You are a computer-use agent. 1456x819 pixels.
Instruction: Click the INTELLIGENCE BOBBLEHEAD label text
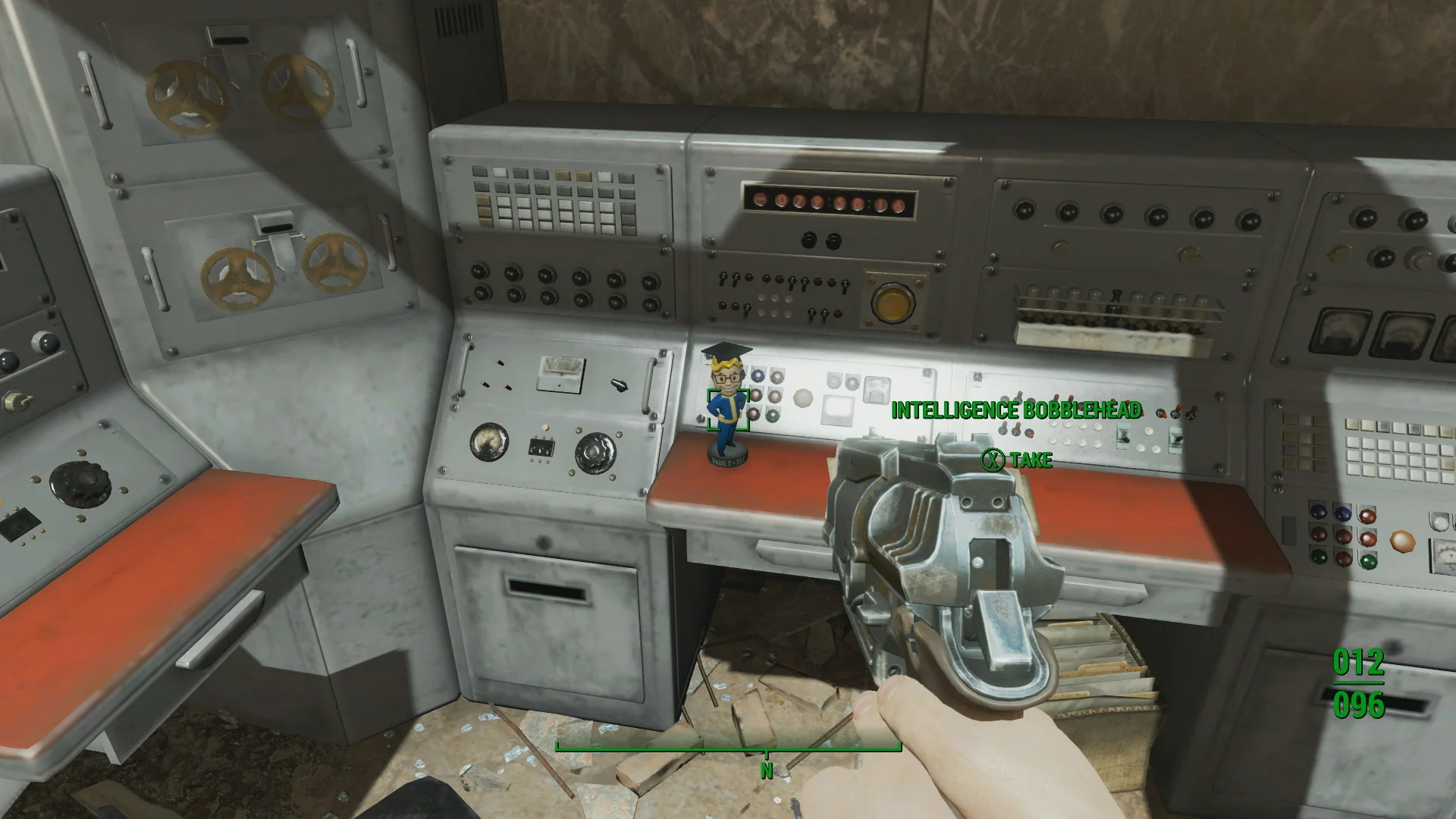click(1016, 408)
